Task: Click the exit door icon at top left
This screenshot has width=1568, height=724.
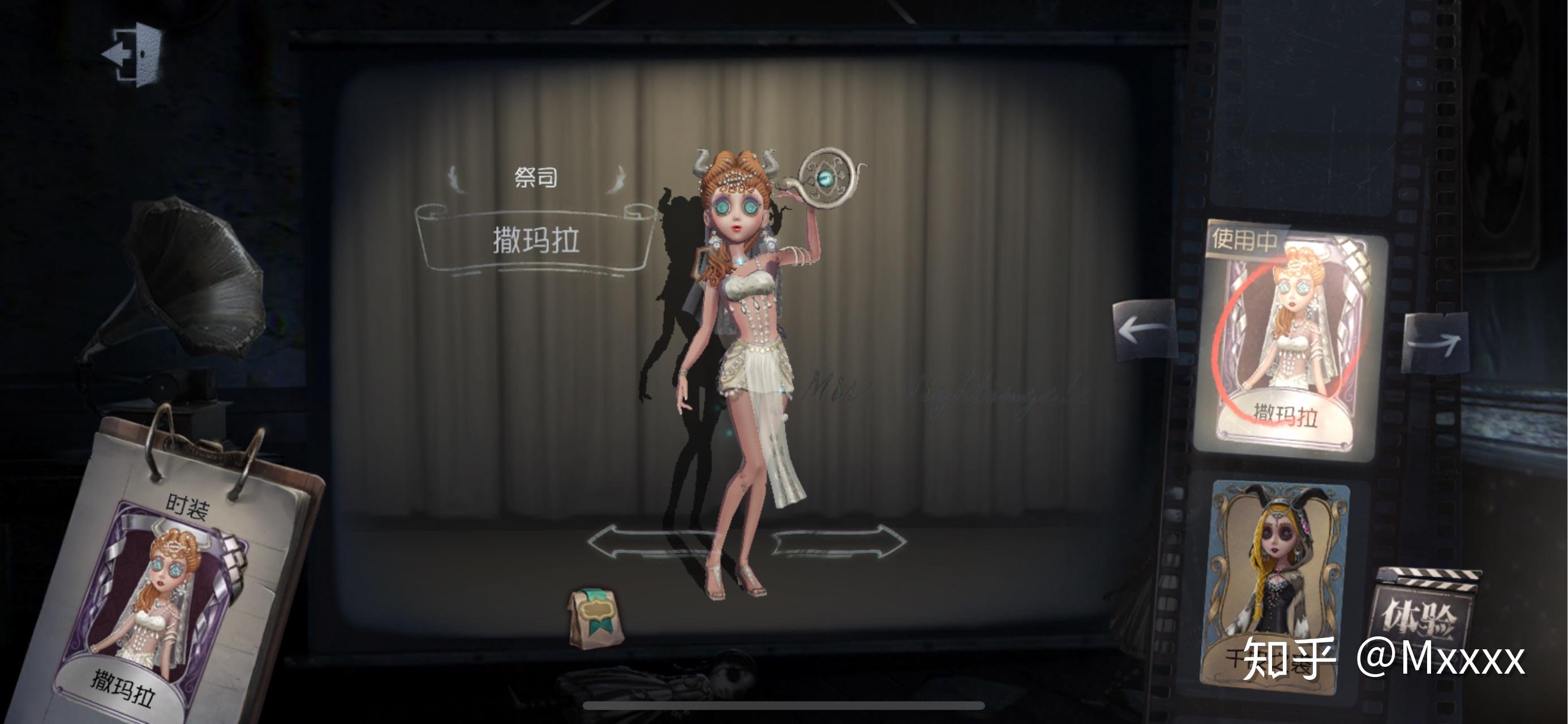Action: coord(133,54)
